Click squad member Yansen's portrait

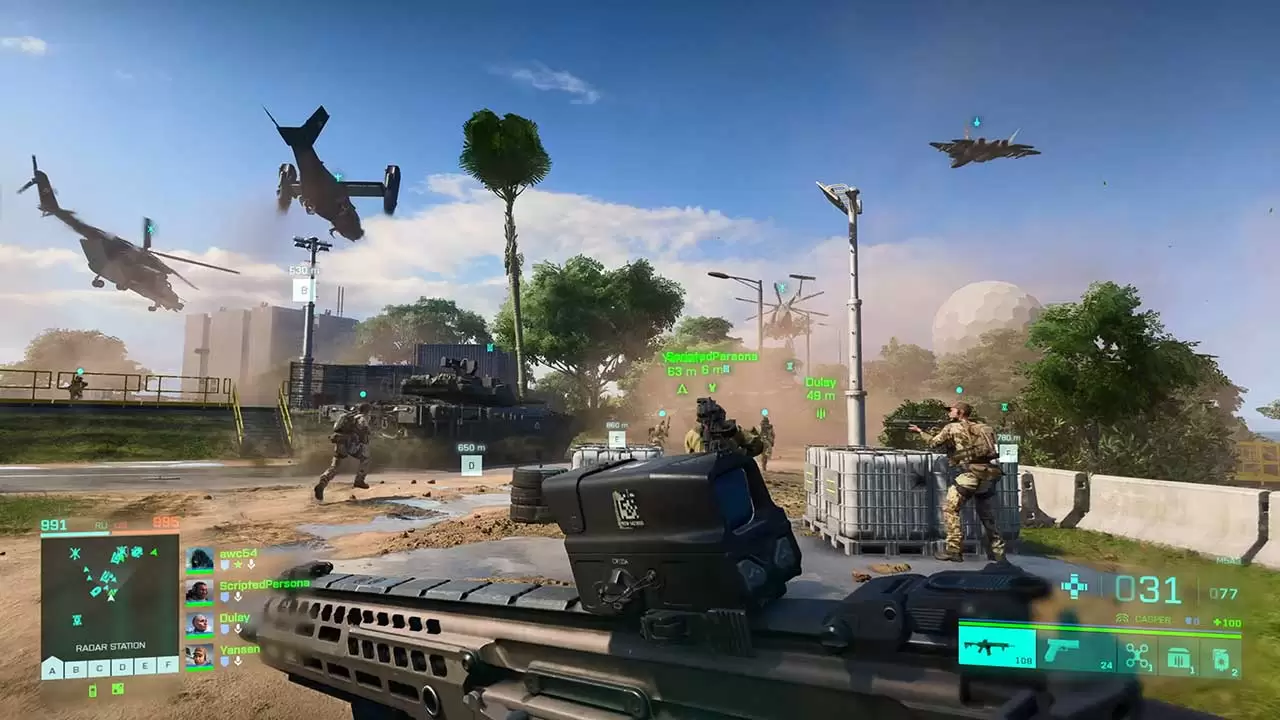click(199, 657)
